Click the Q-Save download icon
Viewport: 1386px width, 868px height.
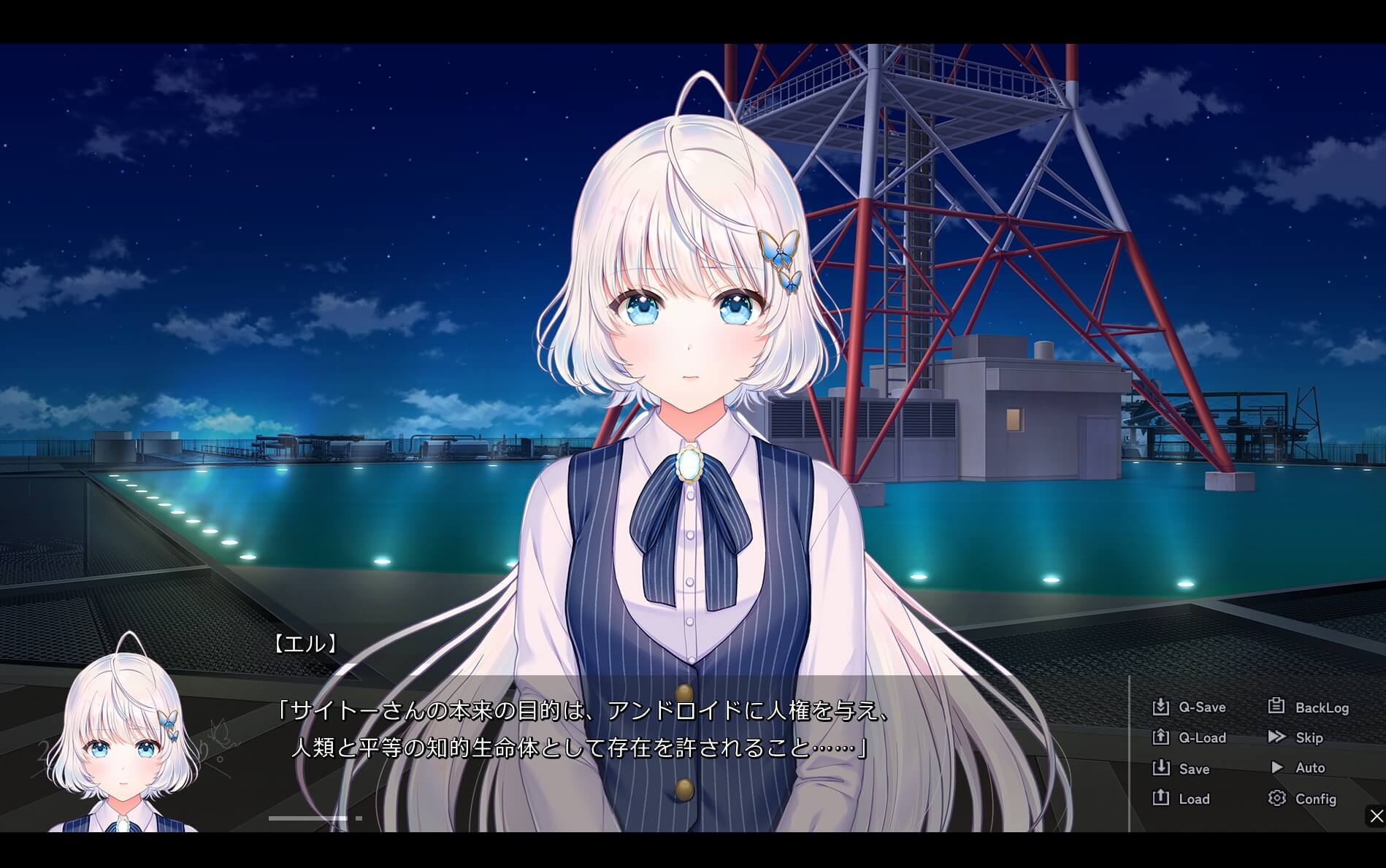[1161, 707]
